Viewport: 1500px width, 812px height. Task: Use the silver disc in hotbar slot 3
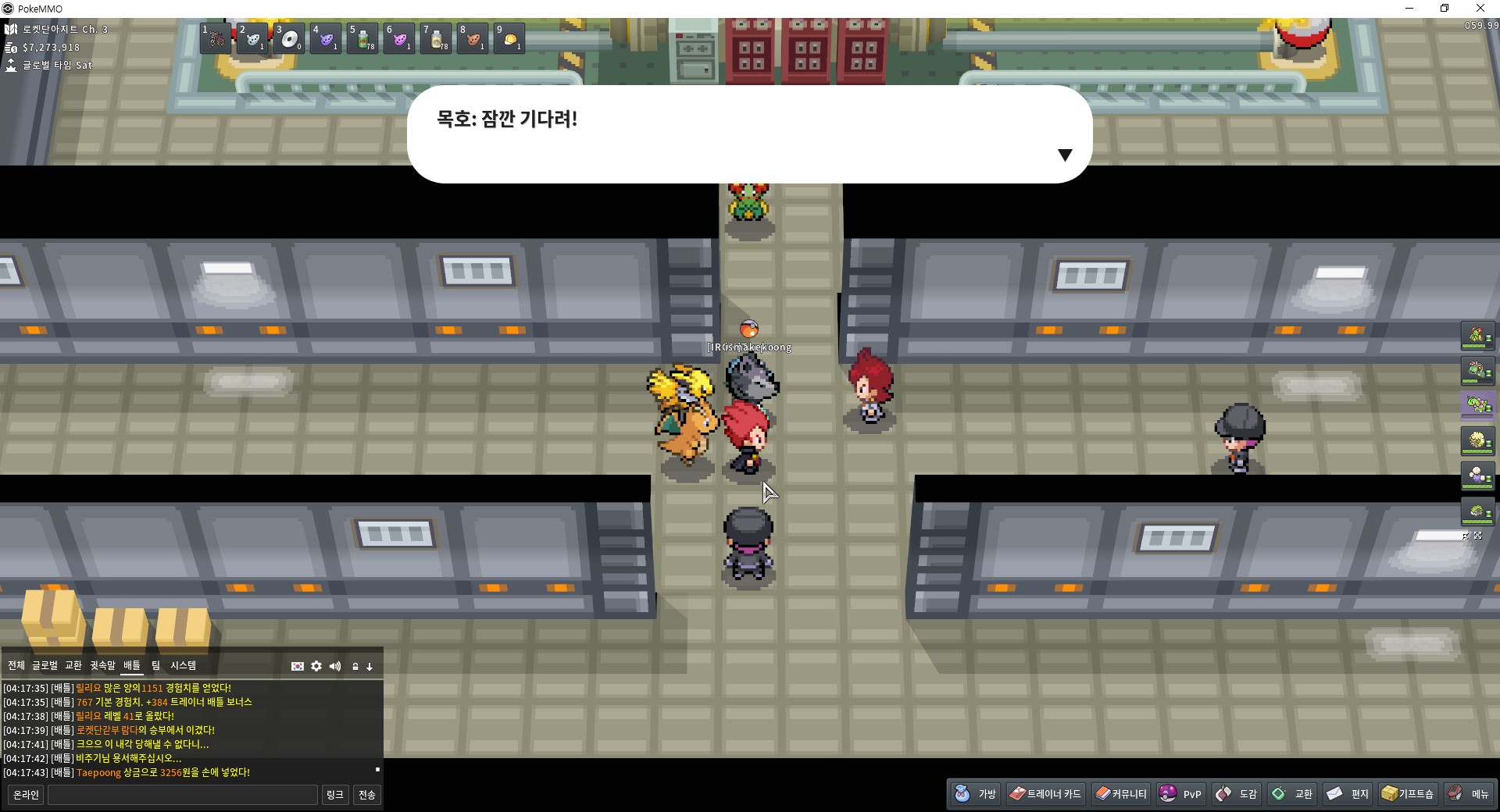[x=289, y=38]
